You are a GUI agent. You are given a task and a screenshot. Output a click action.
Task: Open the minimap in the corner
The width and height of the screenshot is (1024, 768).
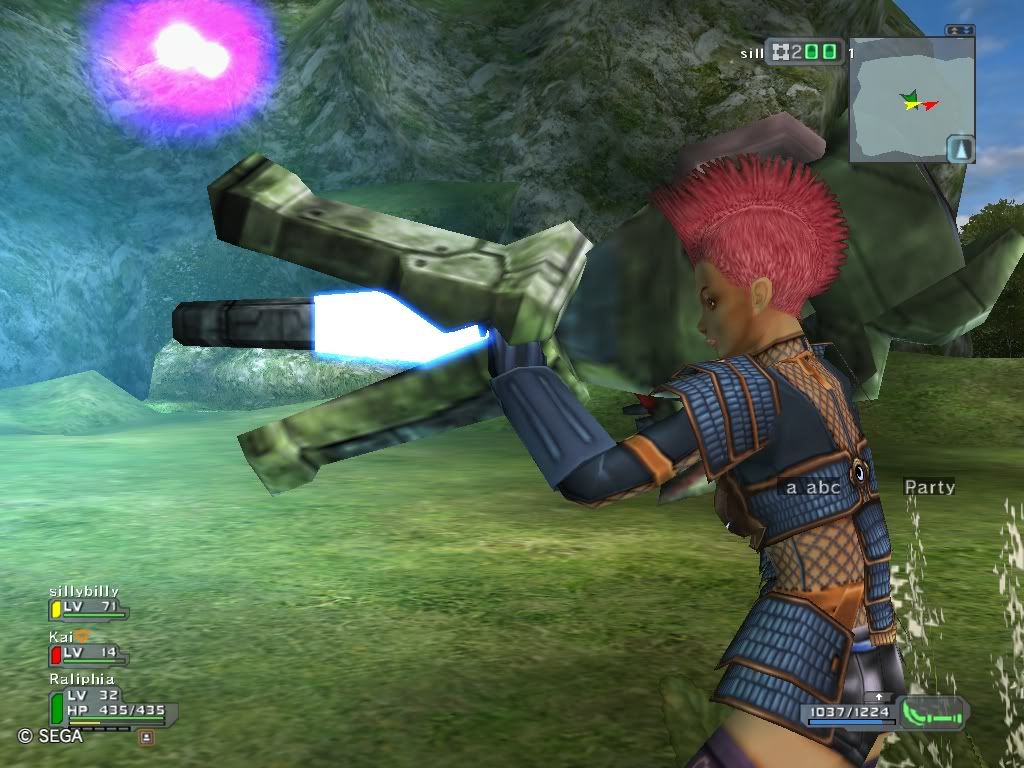tap(911, 100)
